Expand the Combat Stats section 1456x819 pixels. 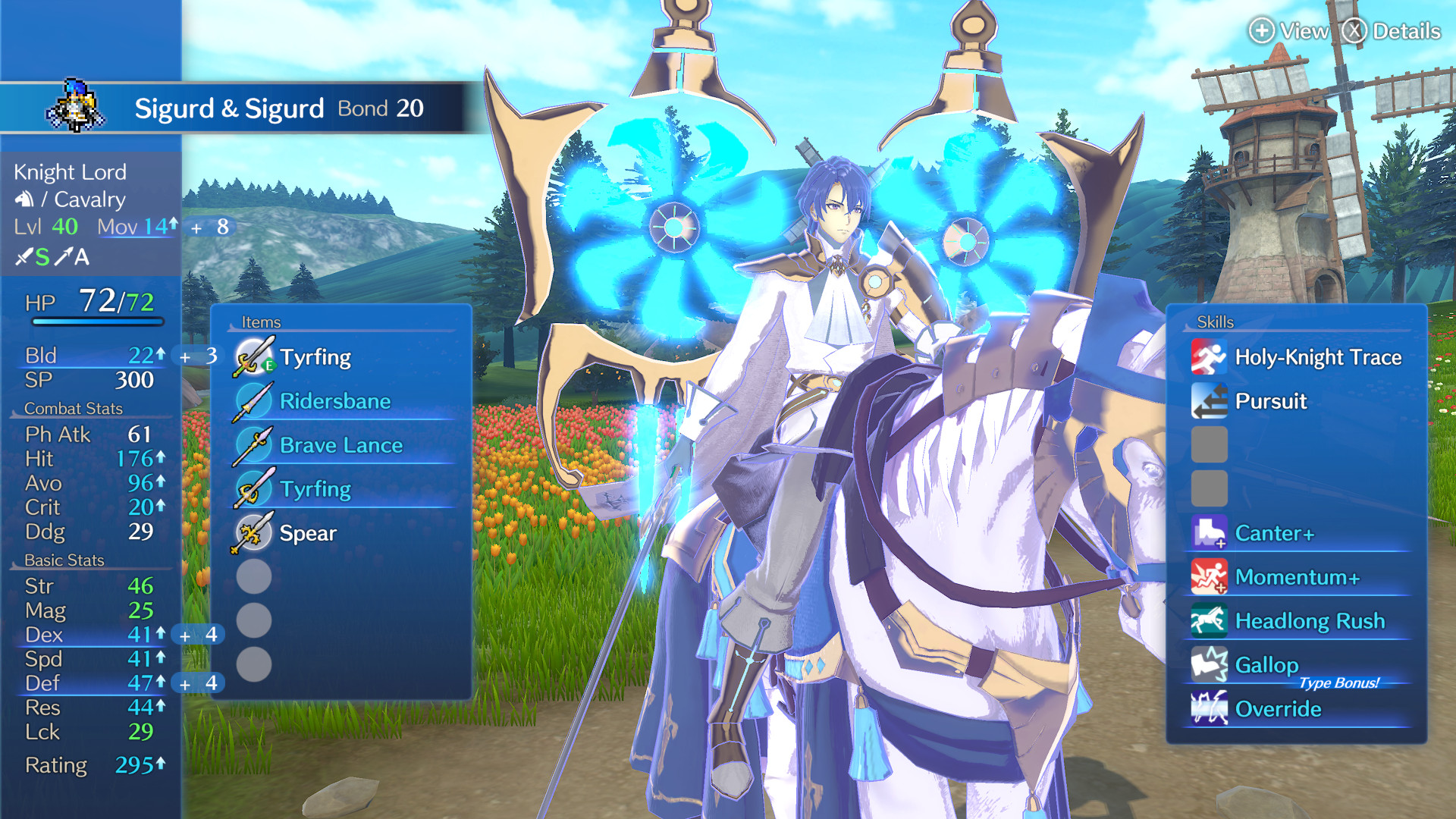click(x=72, y=408)
